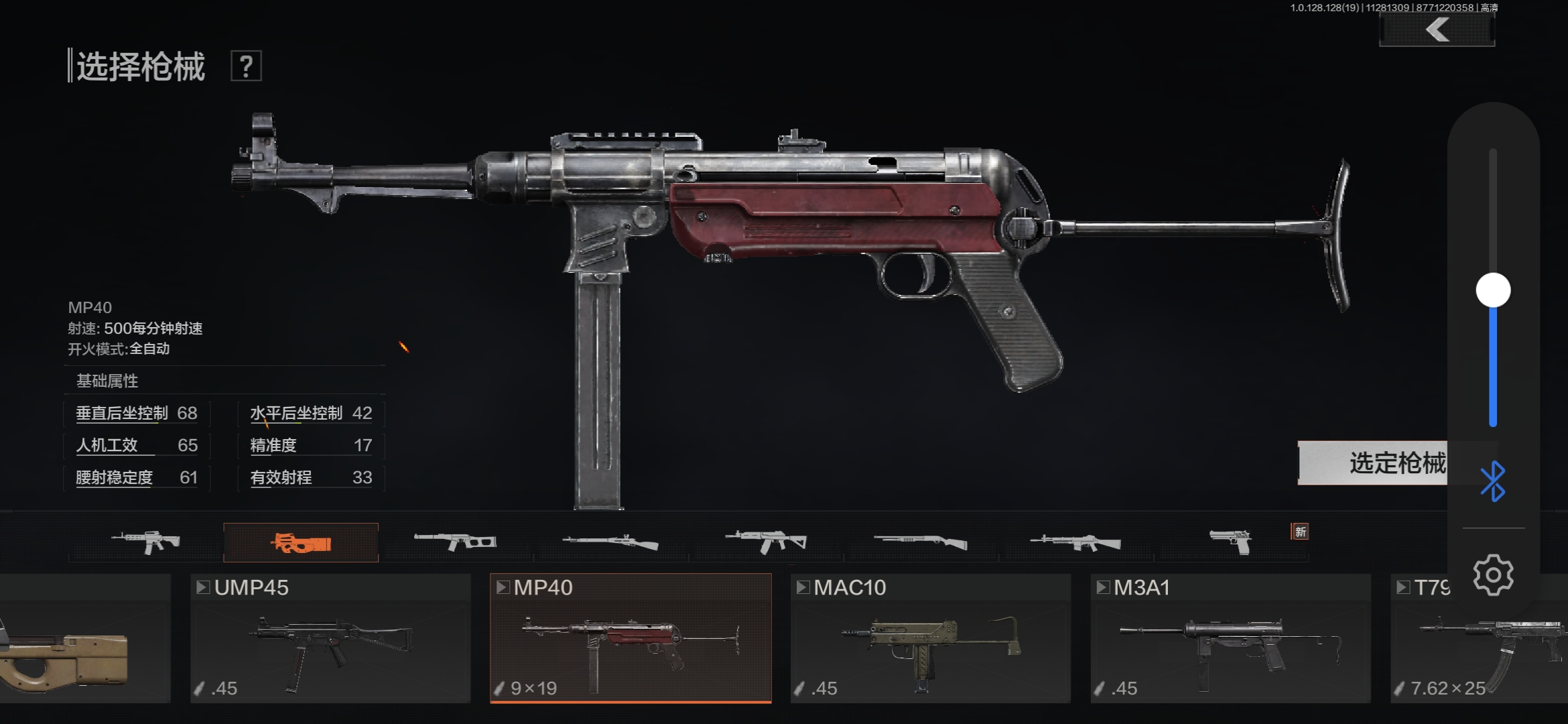Switch to the orange submachine gun tab
This screenshot has width=1568, height=724.
point(301,542)
